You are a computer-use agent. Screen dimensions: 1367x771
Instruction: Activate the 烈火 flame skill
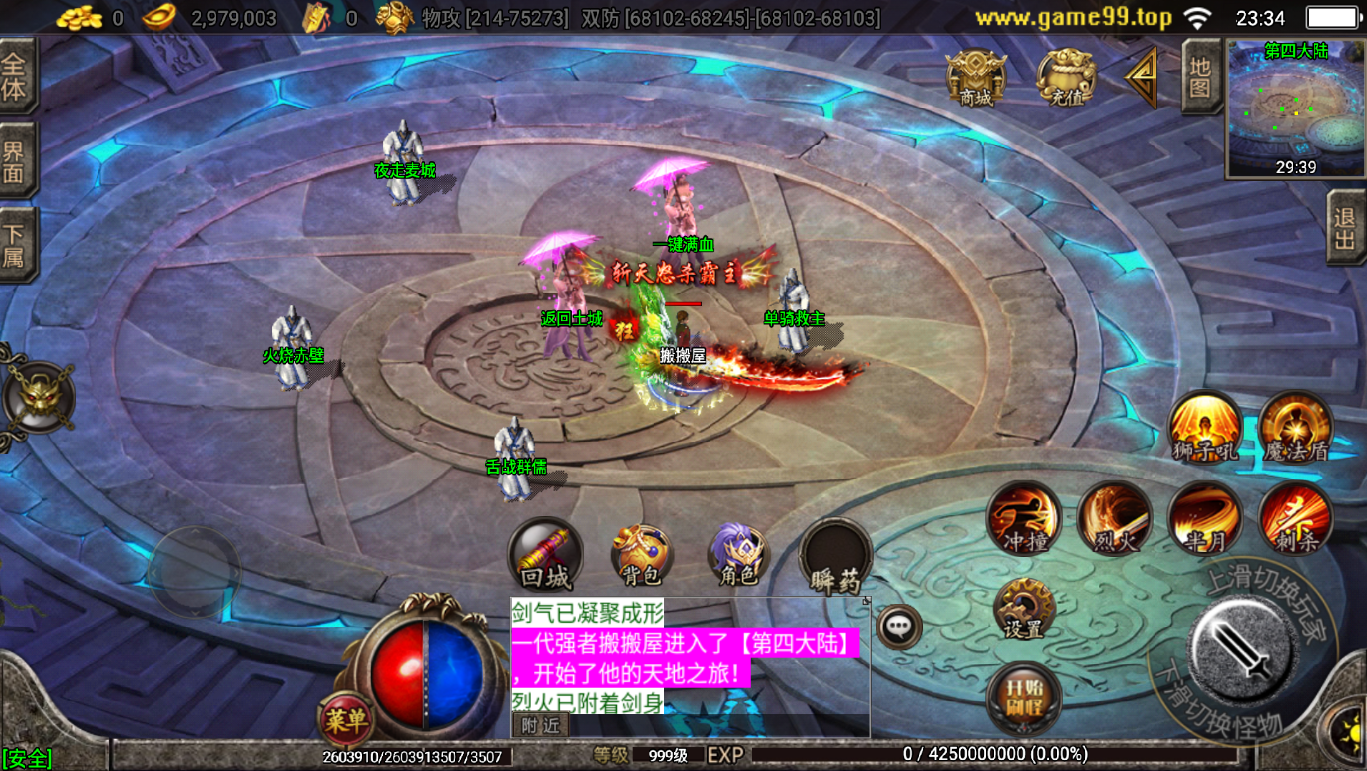(1114, 518)
